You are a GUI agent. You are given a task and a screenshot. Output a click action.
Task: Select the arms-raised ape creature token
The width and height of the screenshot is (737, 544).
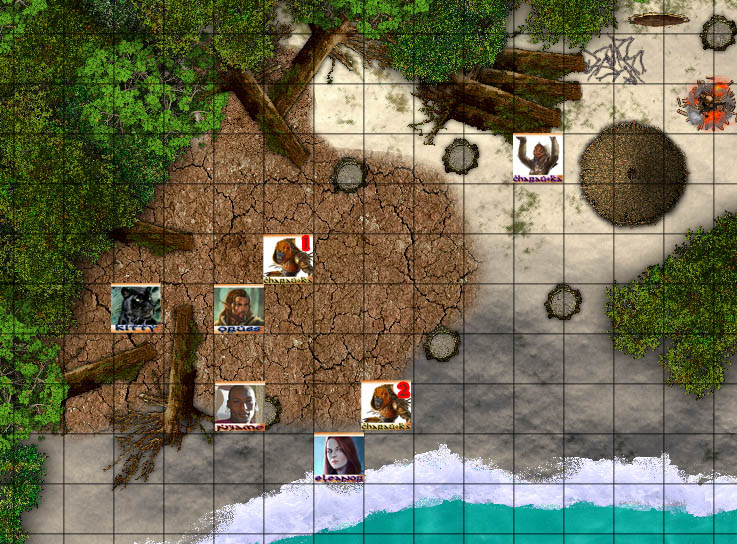[x=538, y=158]
